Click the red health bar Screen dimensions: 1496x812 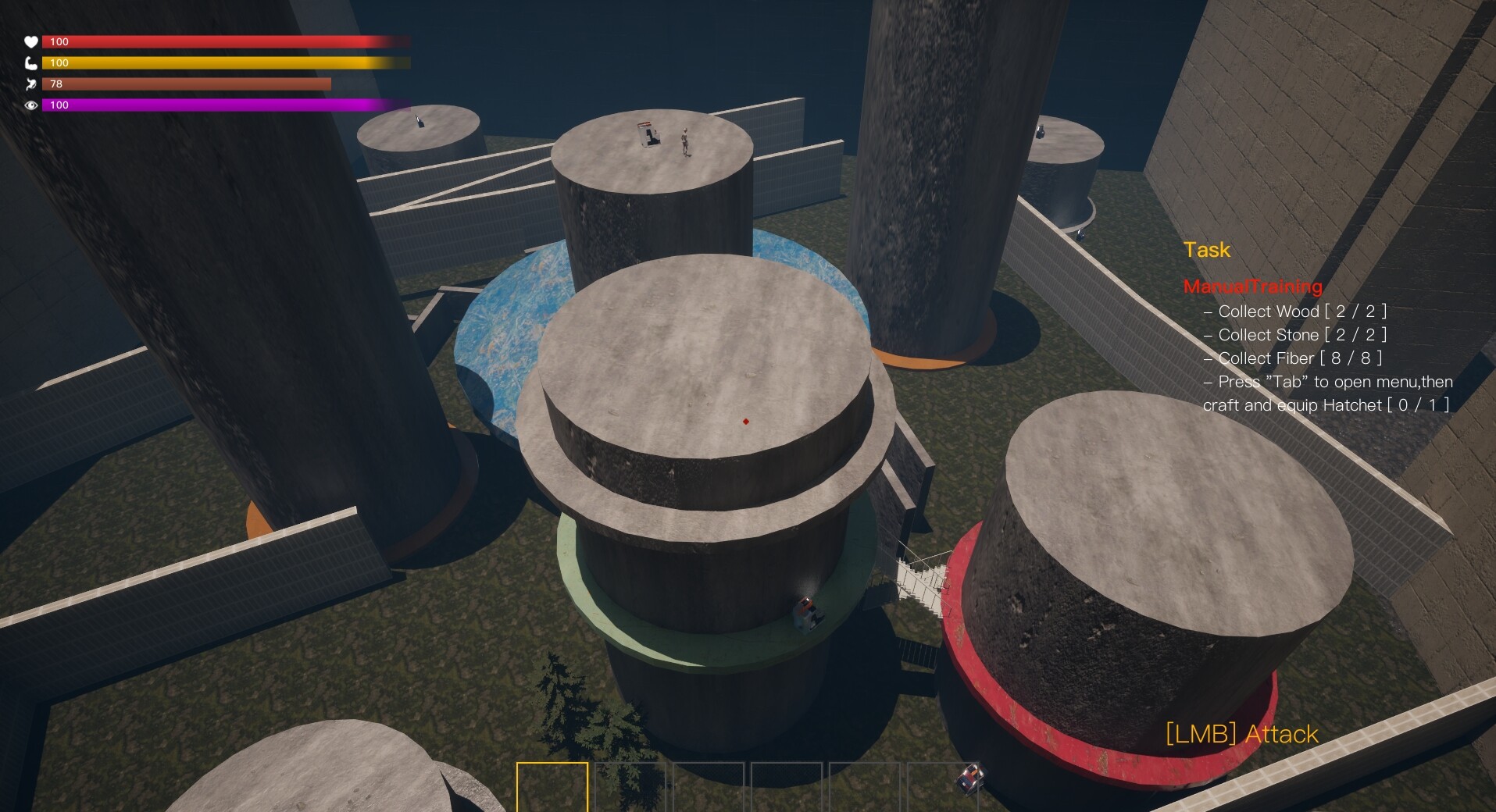pos(227,42)
